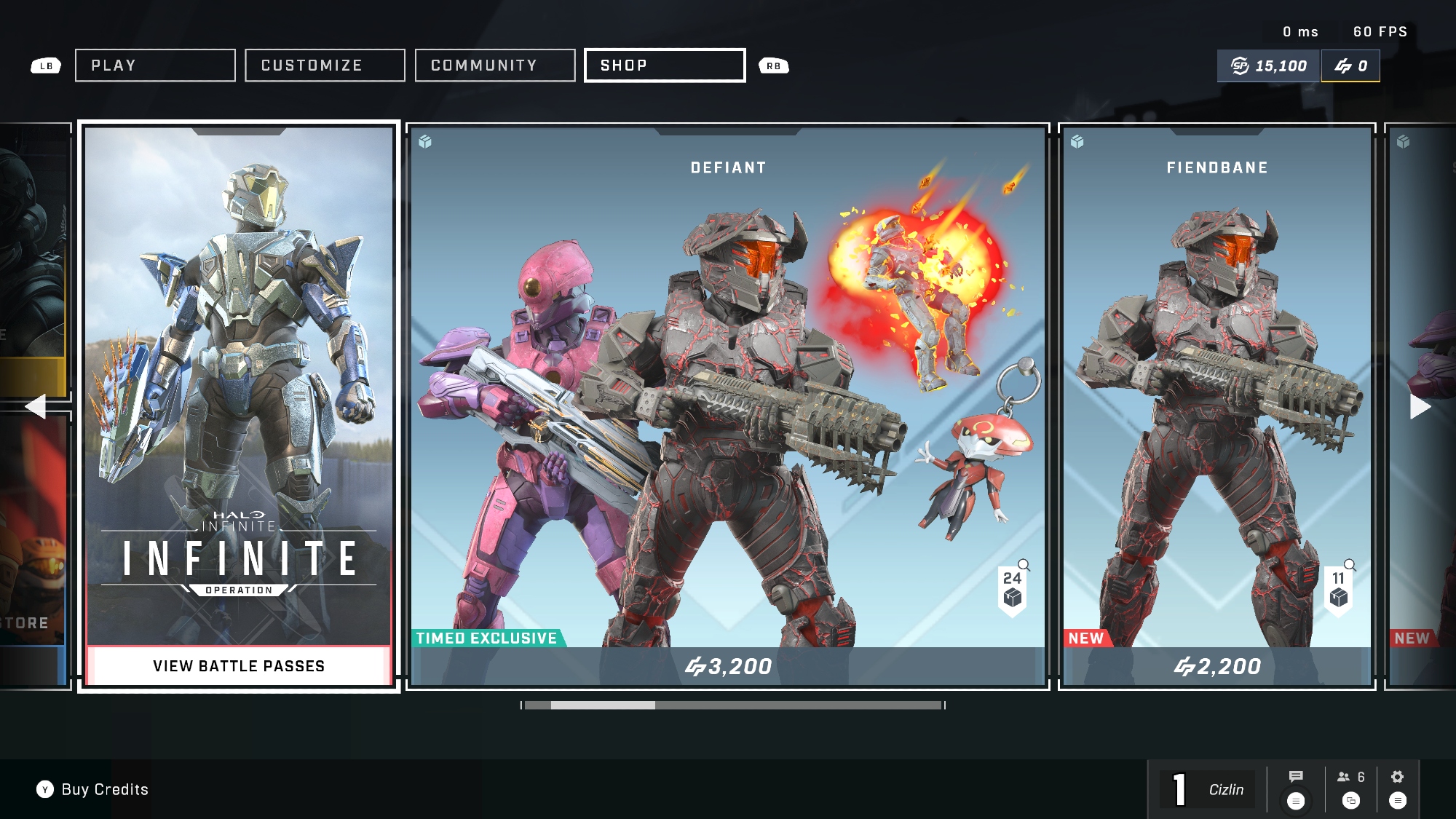
Task: Switch to the Play tab
Action: click(155, 66)
